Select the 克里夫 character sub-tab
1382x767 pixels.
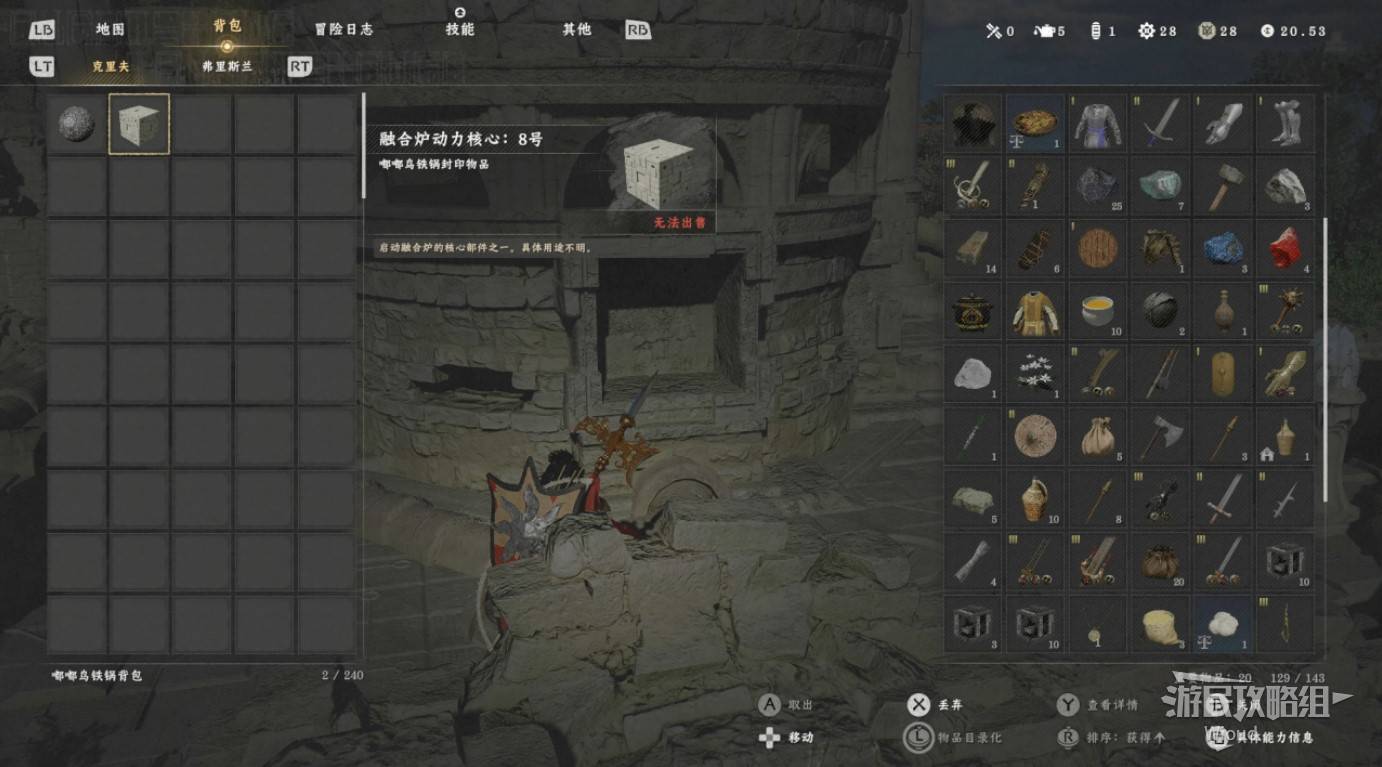[x=111, y=66]
